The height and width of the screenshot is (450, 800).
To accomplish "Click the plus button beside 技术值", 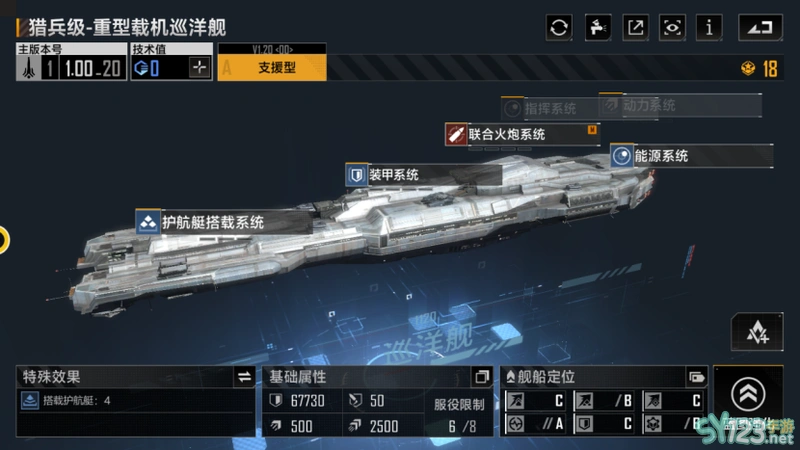I will (x=201, y=68).
